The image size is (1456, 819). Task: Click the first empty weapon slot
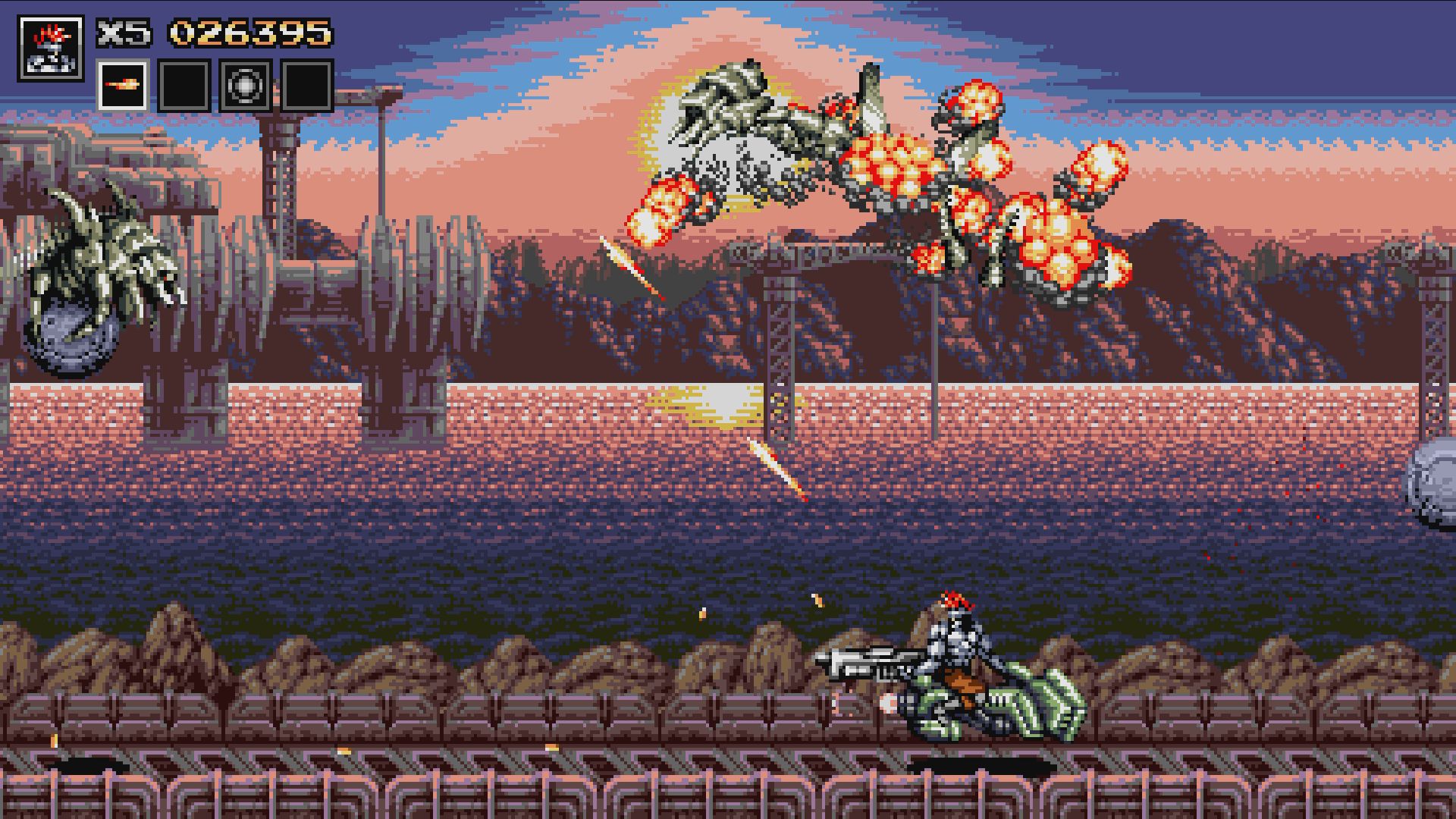pyautogui.click(x=184, y=86)
